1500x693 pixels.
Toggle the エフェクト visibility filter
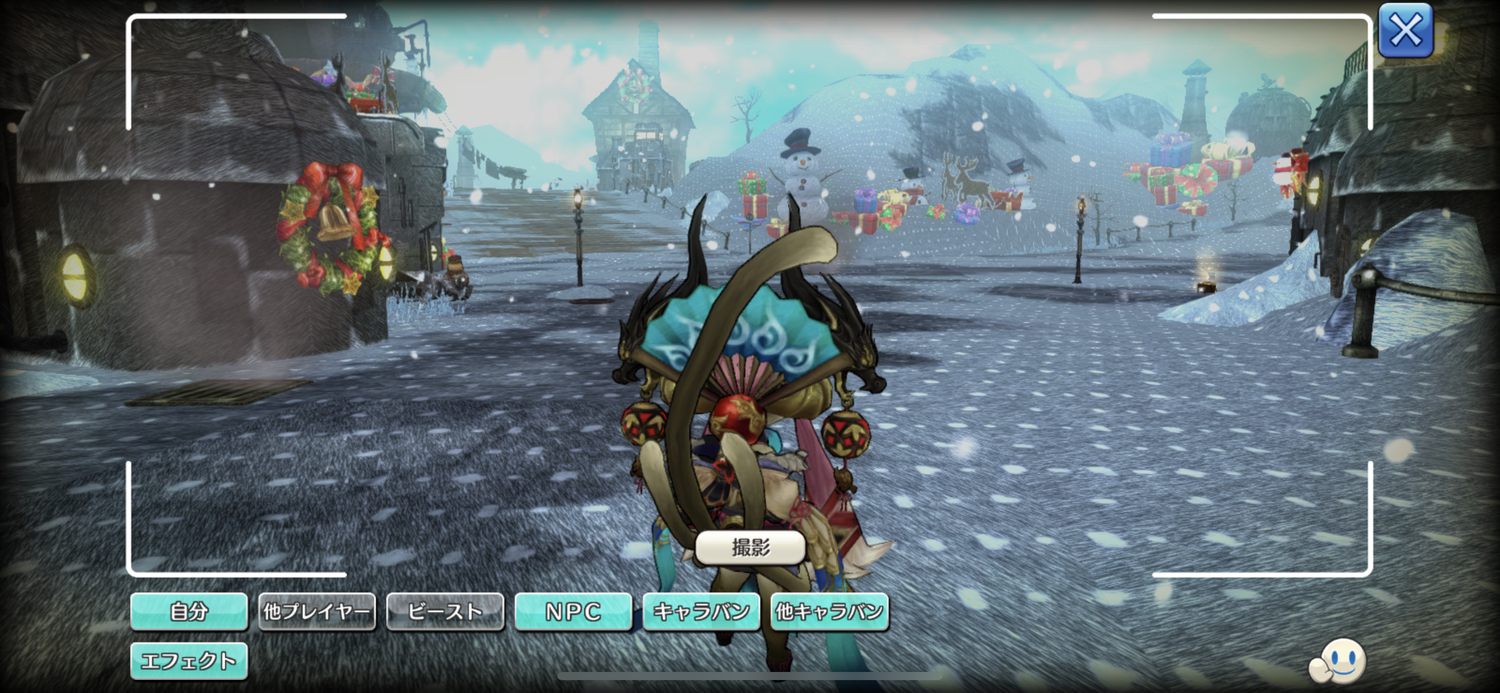pyautogui.click(x=189, y=660)
